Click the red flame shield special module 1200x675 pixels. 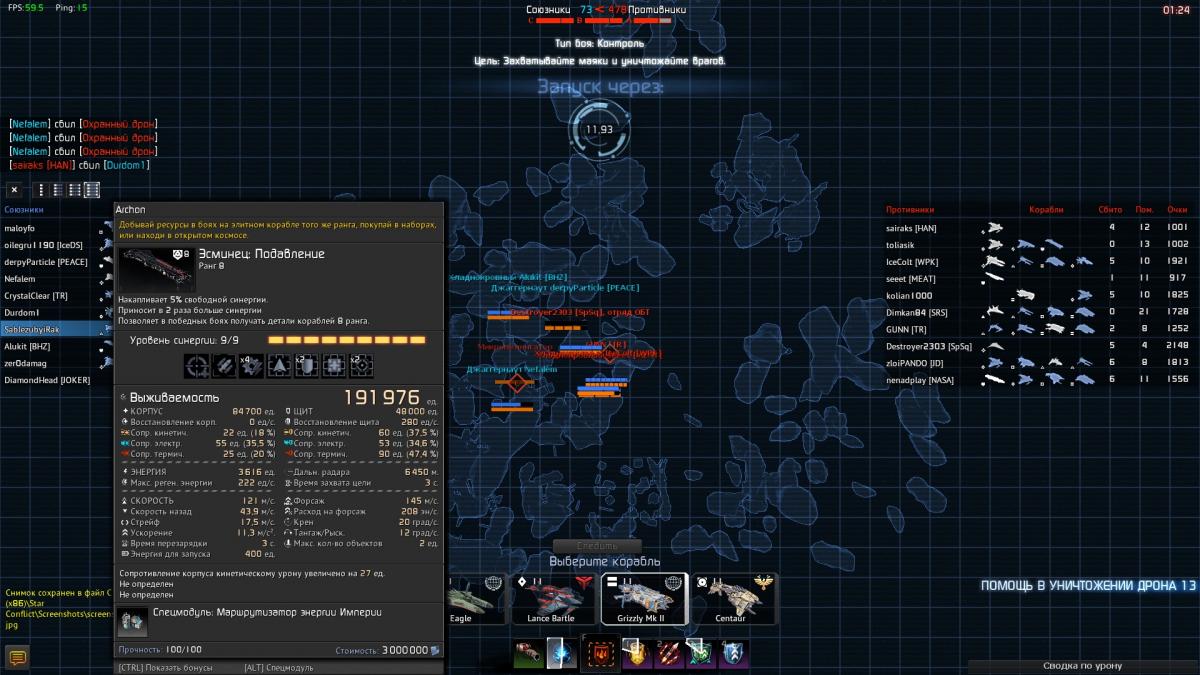(x=600, y=656)
